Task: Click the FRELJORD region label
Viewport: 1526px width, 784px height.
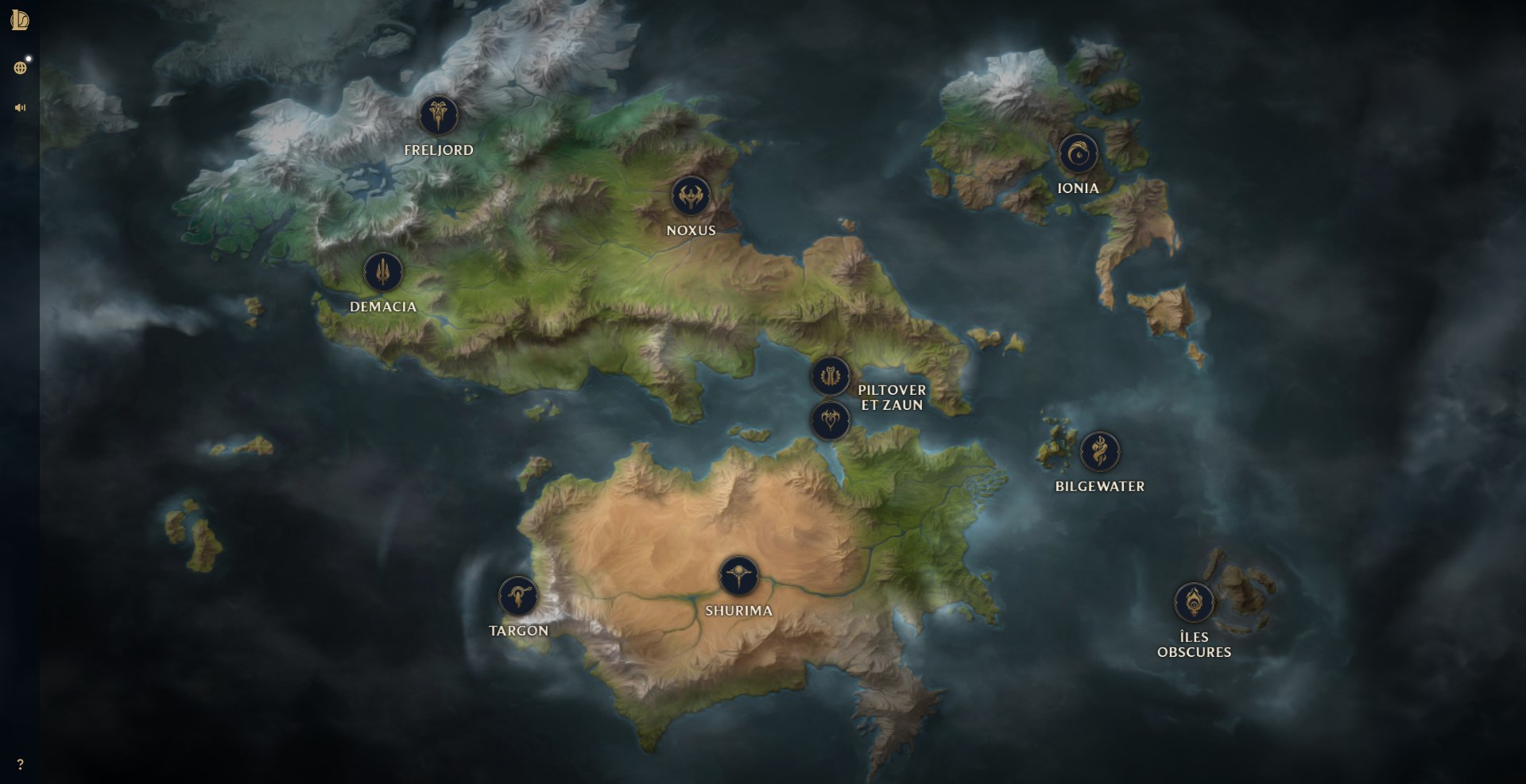Action: pyautogui.click(x=440, y=149)
